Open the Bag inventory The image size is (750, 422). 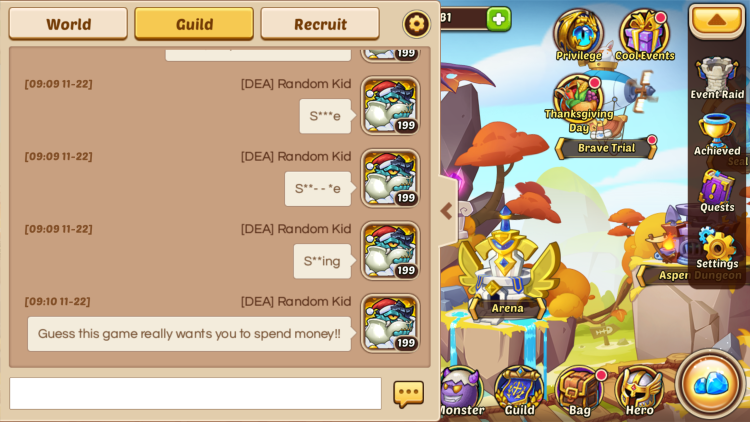click(x=579, y=390)
